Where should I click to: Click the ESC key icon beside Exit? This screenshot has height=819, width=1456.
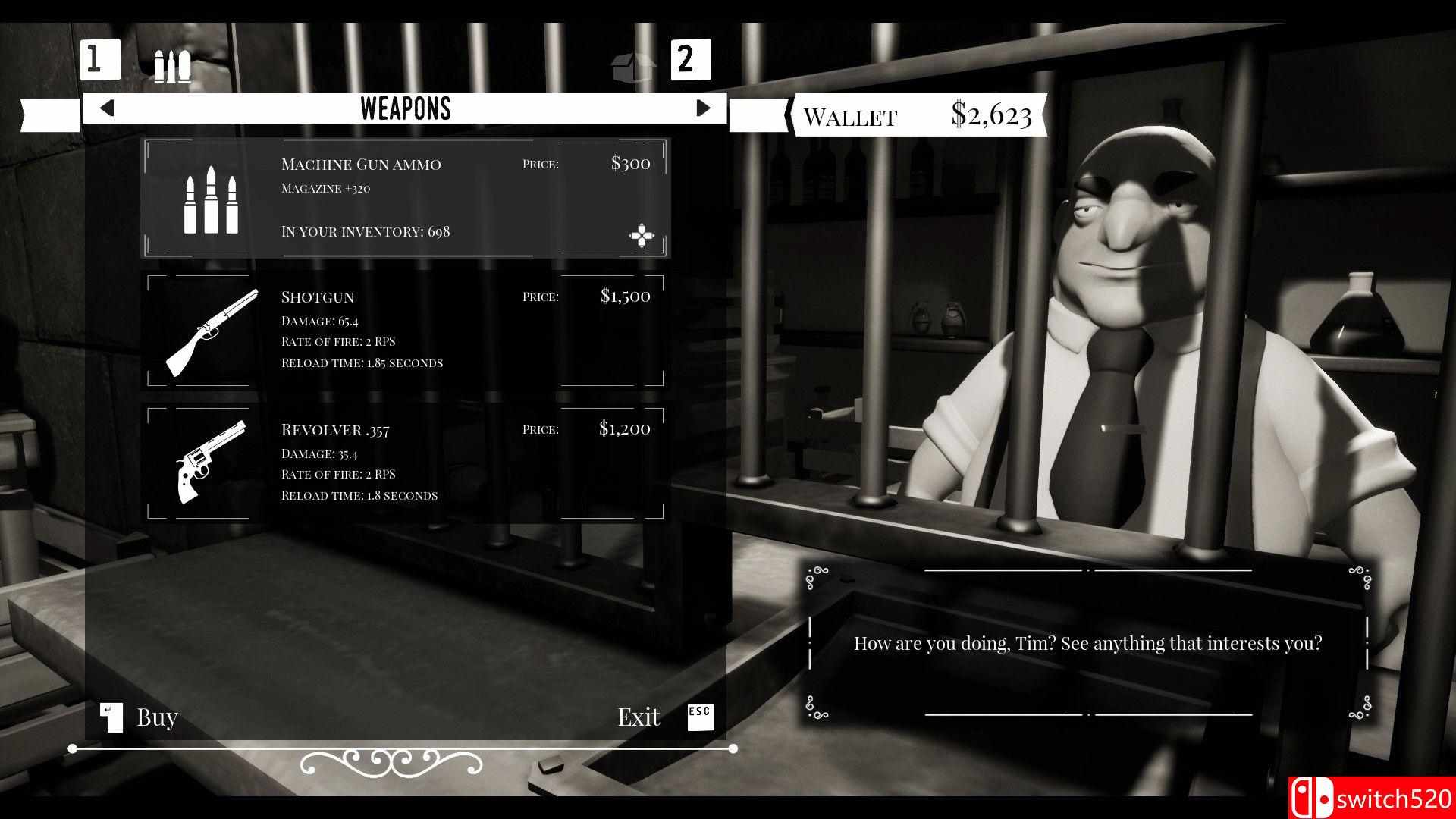click(x=700, y=716)
